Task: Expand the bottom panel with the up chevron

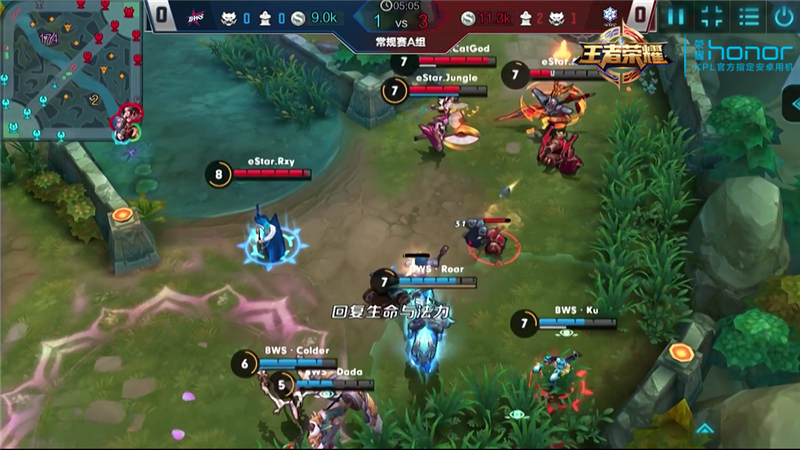Action: 705,428
